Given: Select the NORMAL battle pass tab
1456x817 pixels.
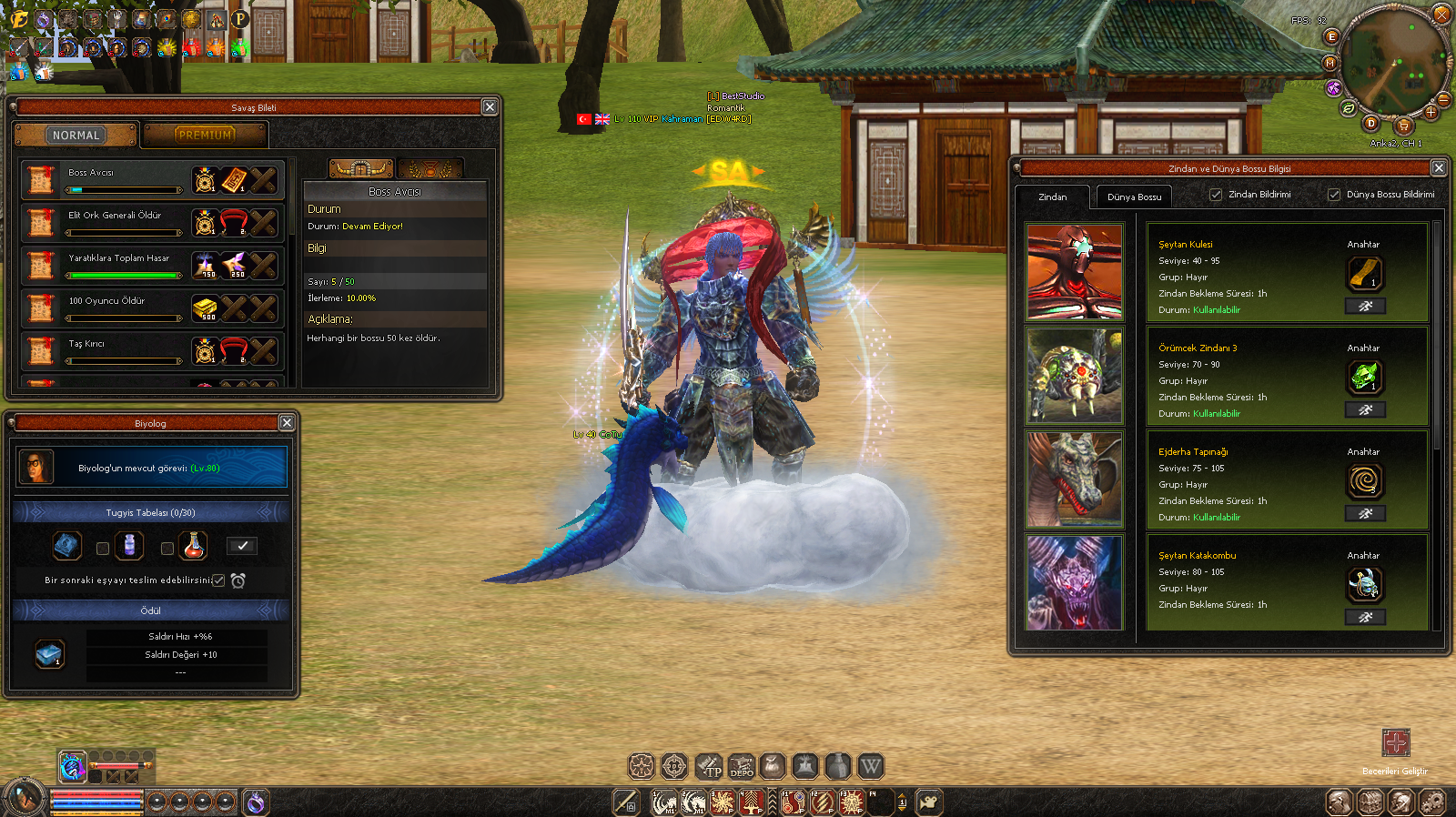Looking at the screenshot, I should click(76, 136).
